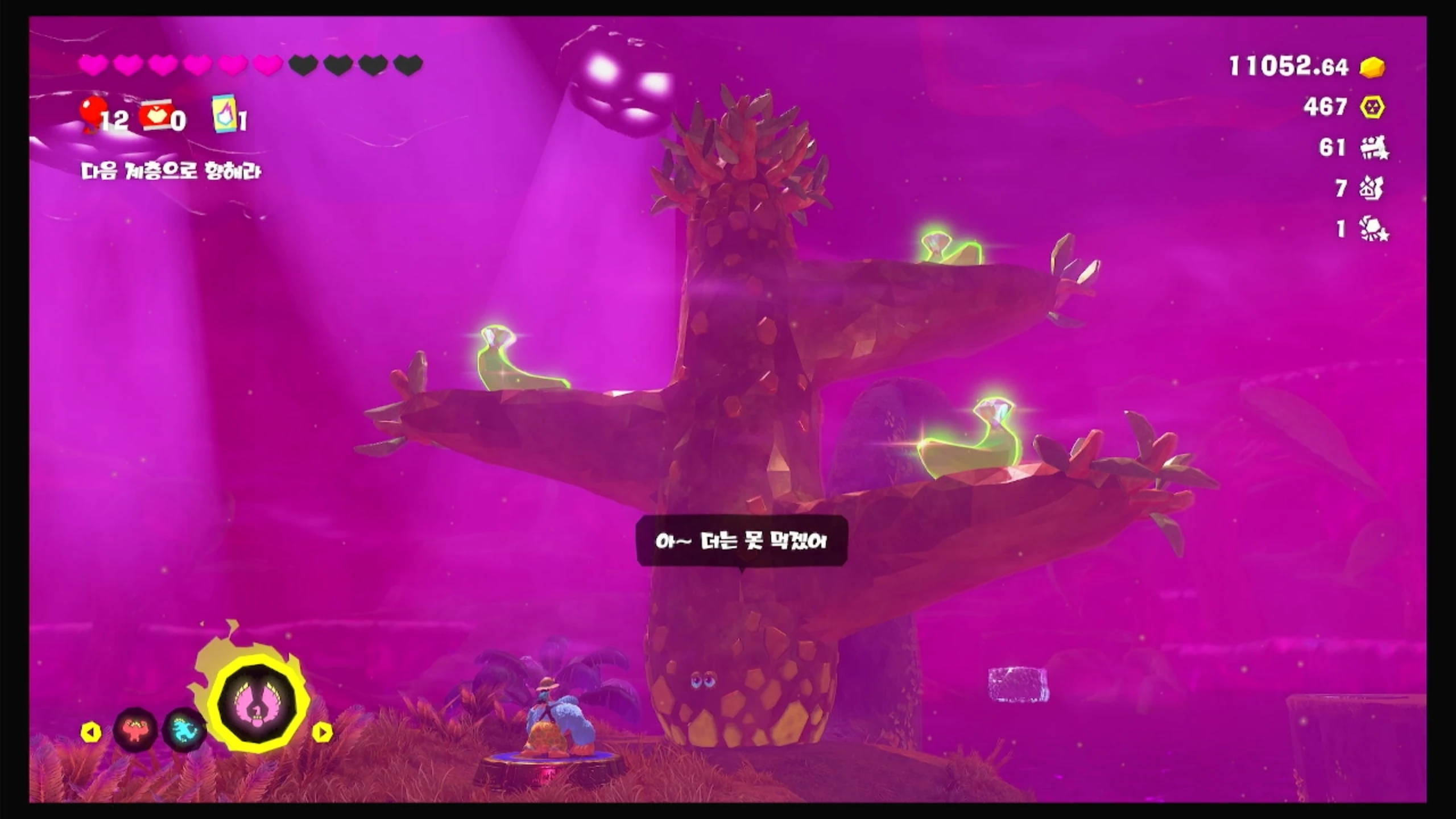Click the left transformation cycle arrow
The image size is (1456, 819).
point(91,733)
